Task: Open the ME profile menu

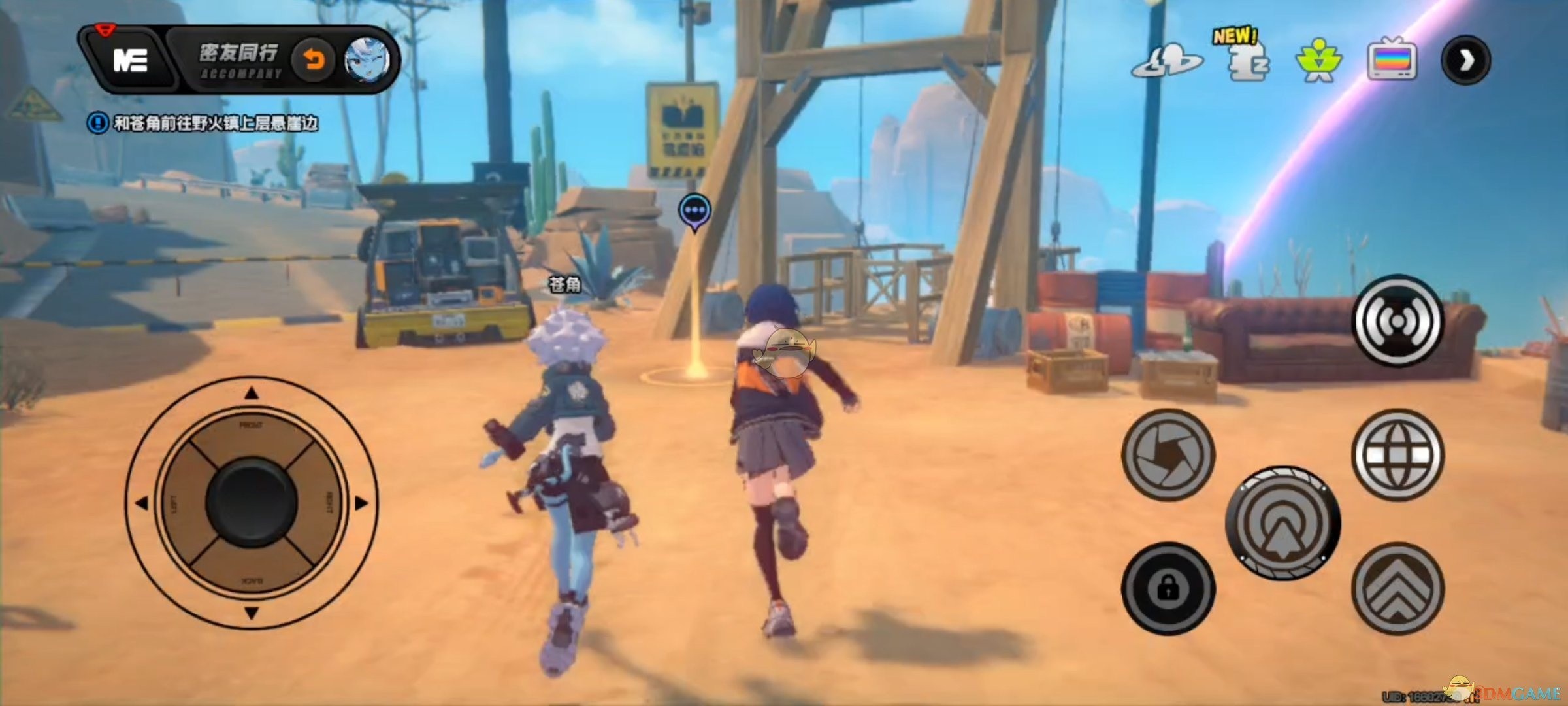Action: [x=131, y=61]
